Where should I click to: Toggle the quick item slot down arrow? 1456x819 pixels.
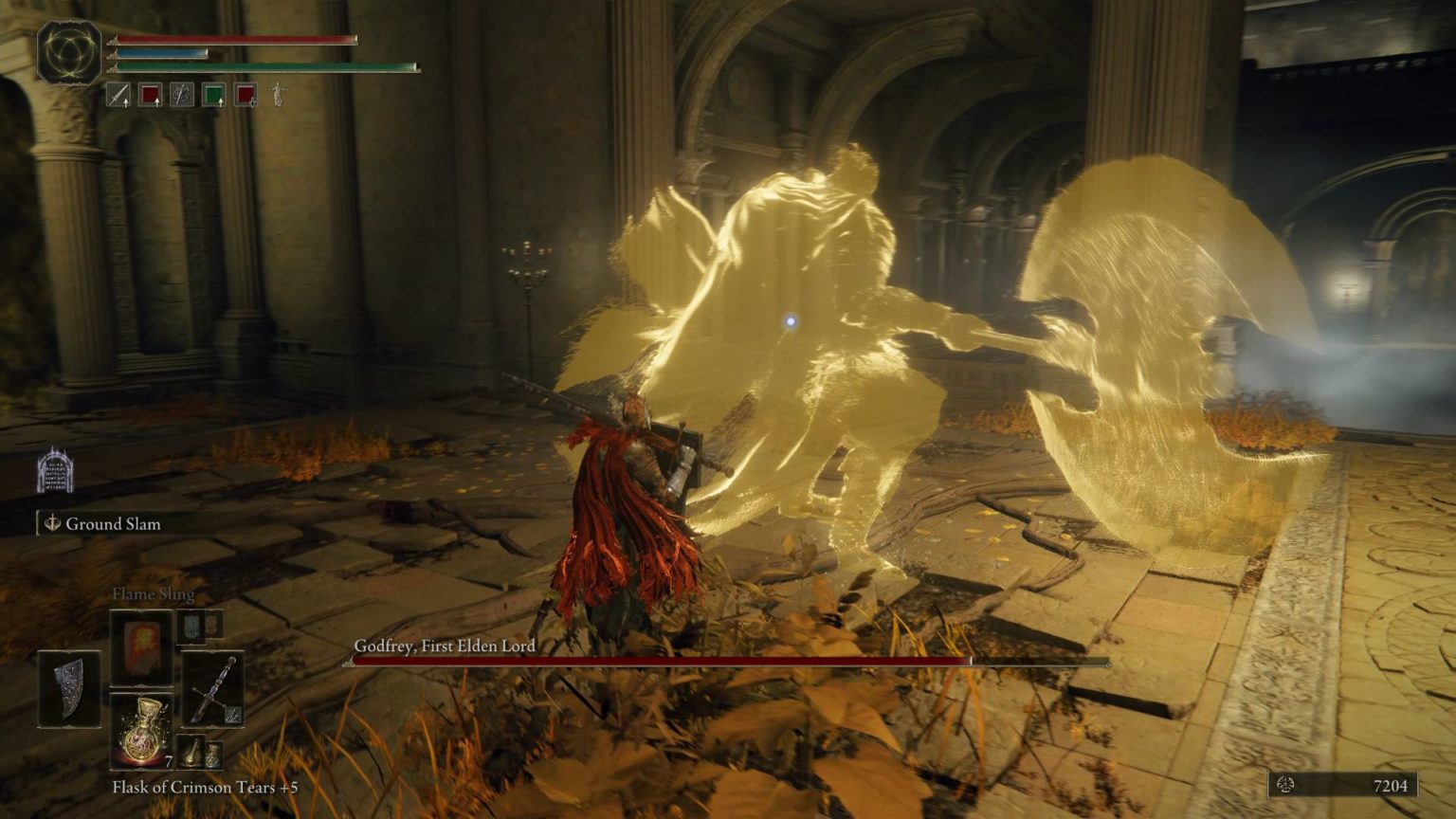click(x=251, y=104)
